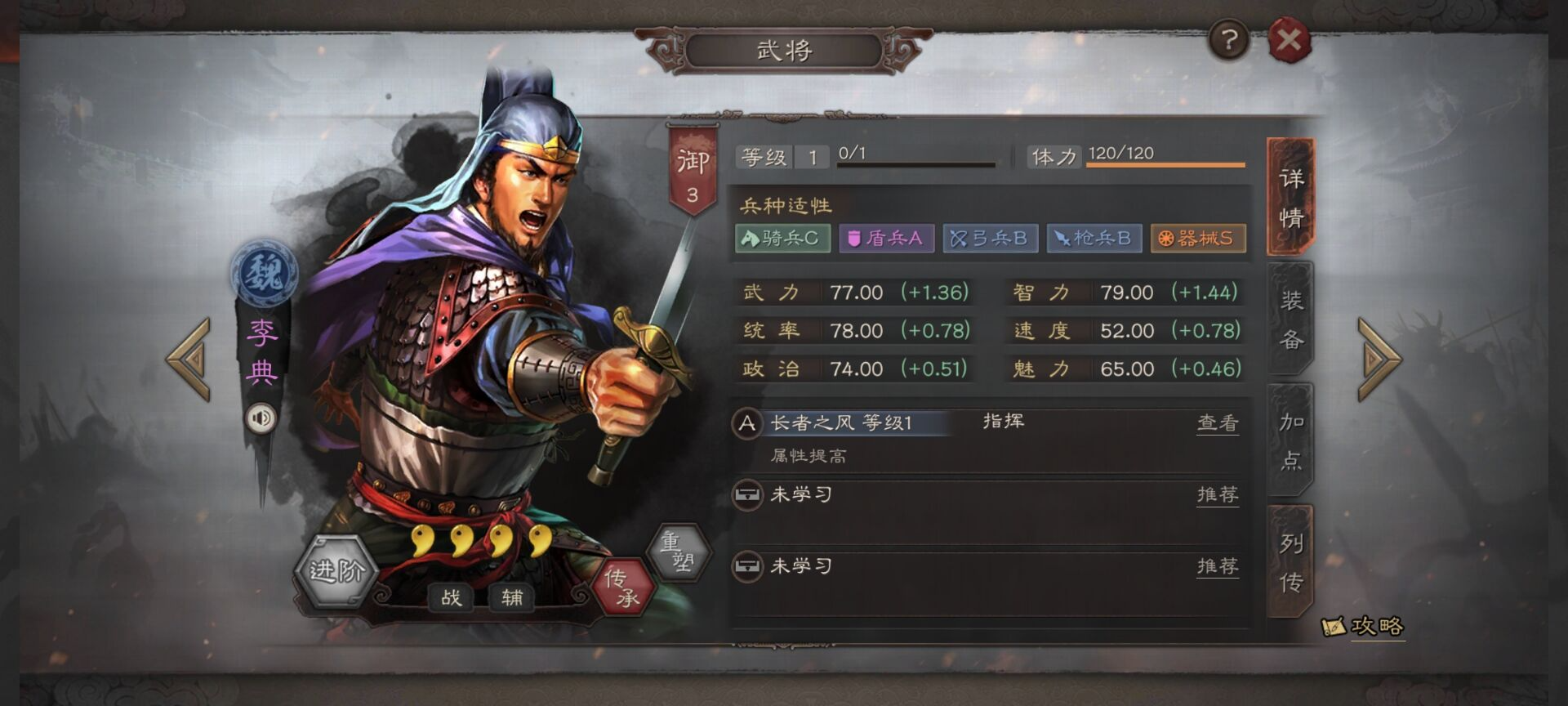
Task: Select the 器械S siege troop aptitude
Action: [x=1197, y=239]
